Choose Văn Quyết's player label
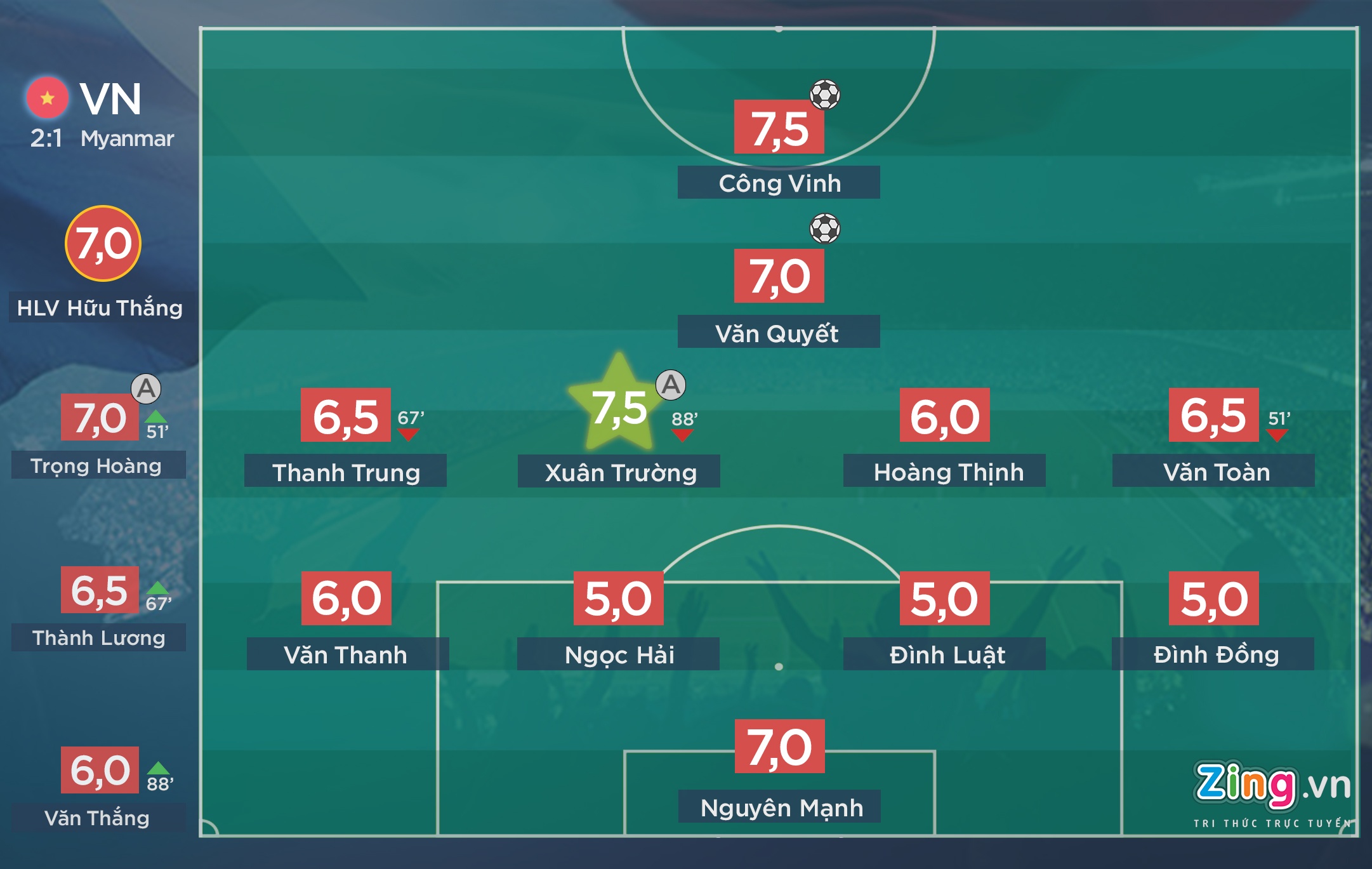Image resolution: width=1372 pixels, height=869 pixels. pos(779,332)
